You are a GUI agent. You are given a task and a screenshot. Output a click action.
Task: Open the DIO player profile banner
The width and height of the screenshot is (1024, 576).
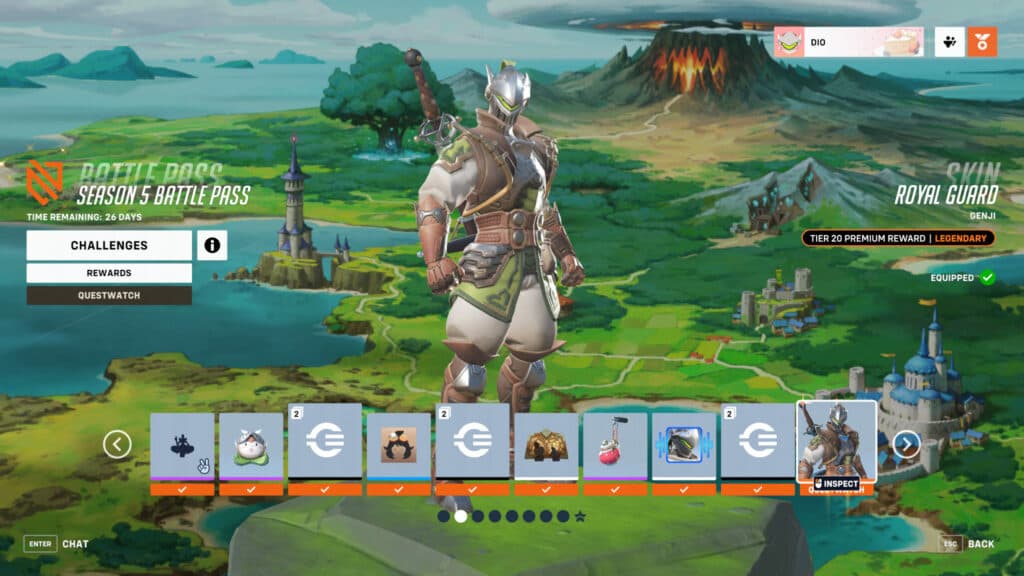tap(849, 42)
